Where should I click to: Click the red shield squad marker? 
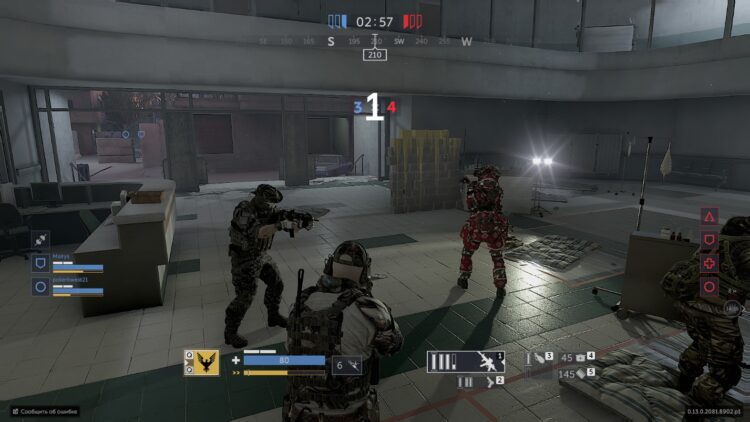pyautogui.click(x=709, y=240)
